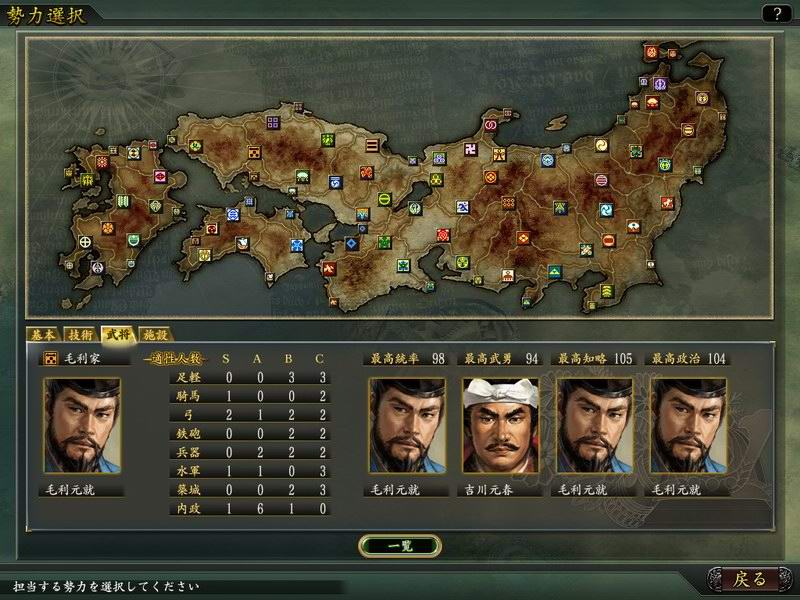Go back with the 戻る button
800x600 pixels.
coord(750,578)
